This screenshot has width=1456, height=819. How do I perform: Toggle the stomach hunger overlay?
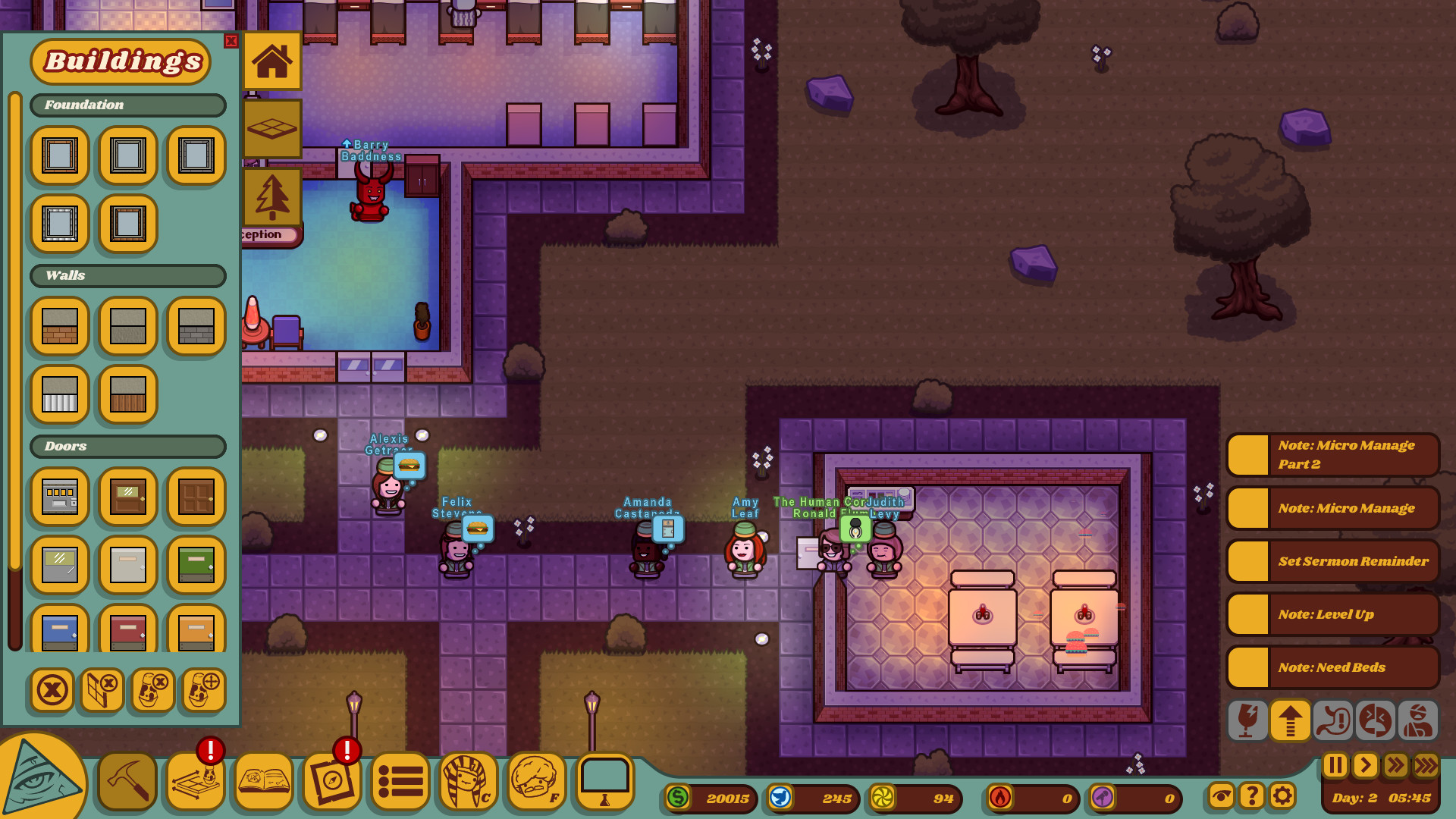tap(1332, 720)
